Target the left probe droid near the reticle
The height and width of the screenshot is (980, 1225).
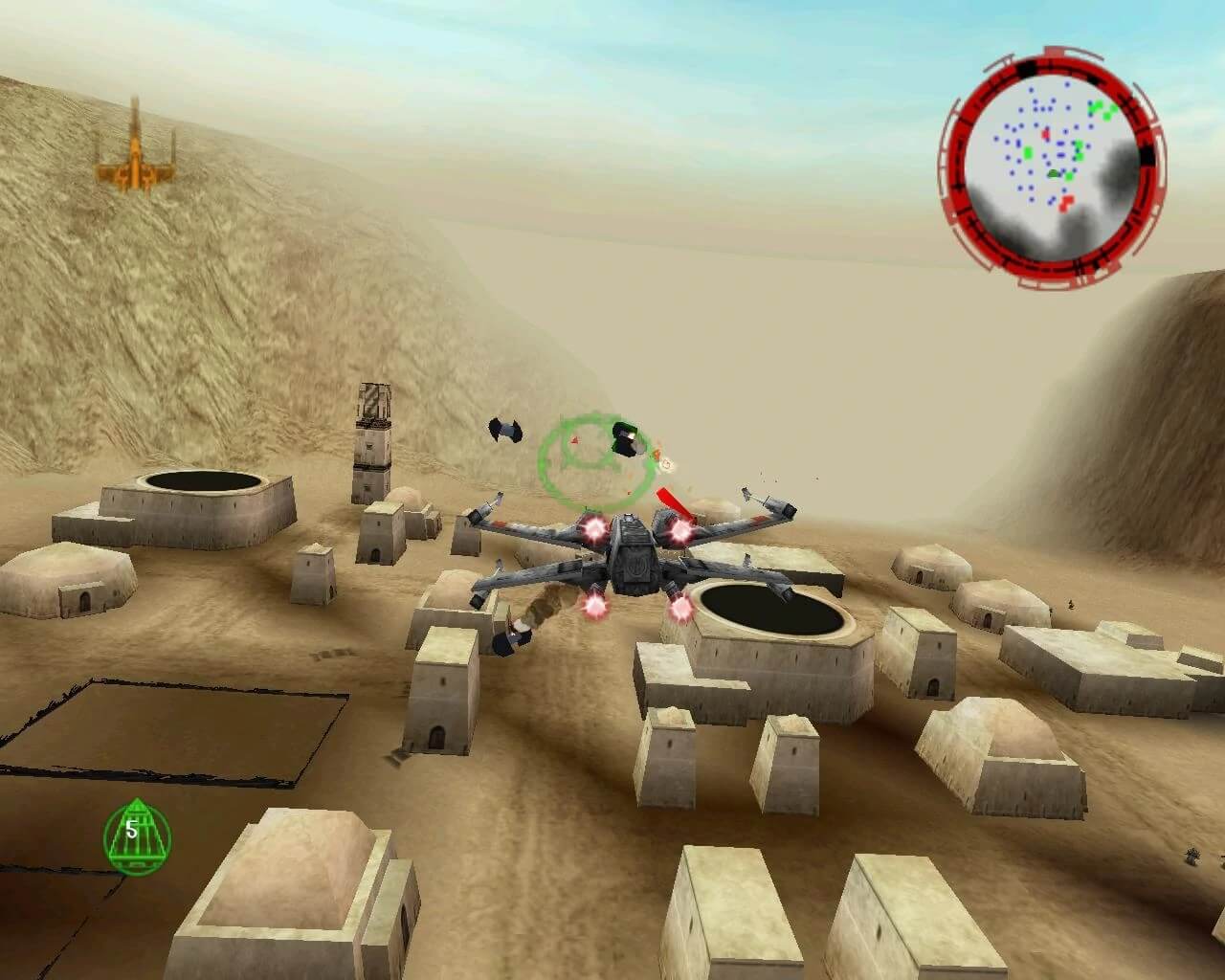504,431
